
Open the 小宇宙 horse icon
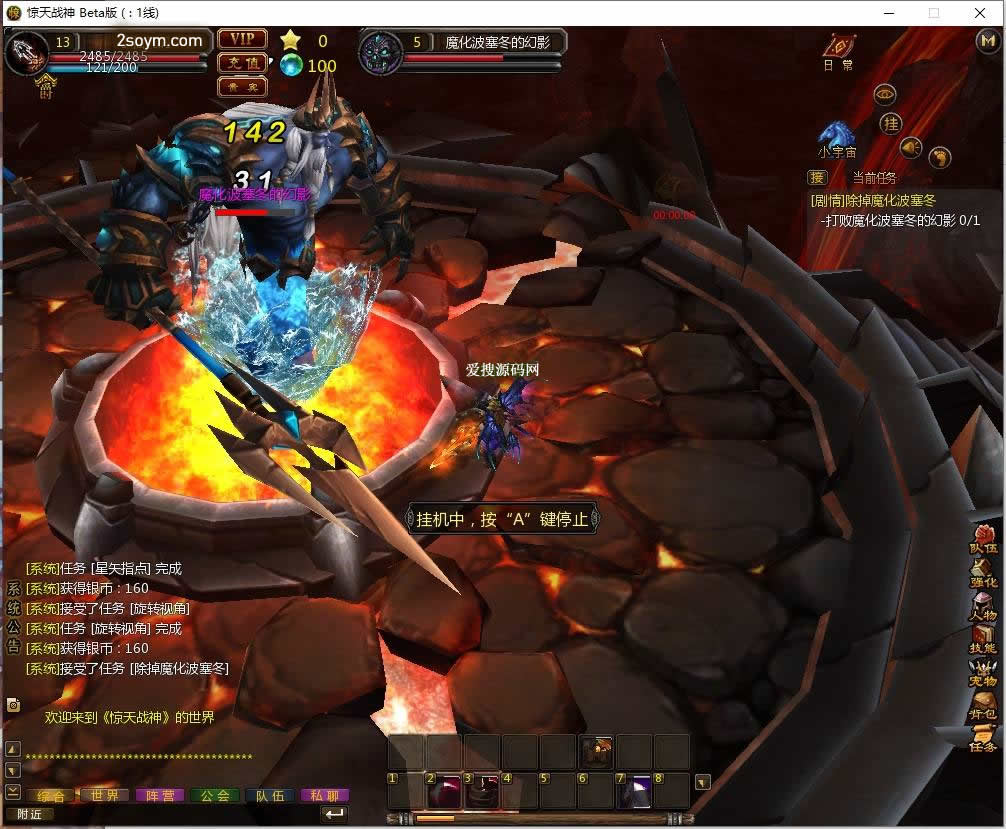click(x=836, y=137)
